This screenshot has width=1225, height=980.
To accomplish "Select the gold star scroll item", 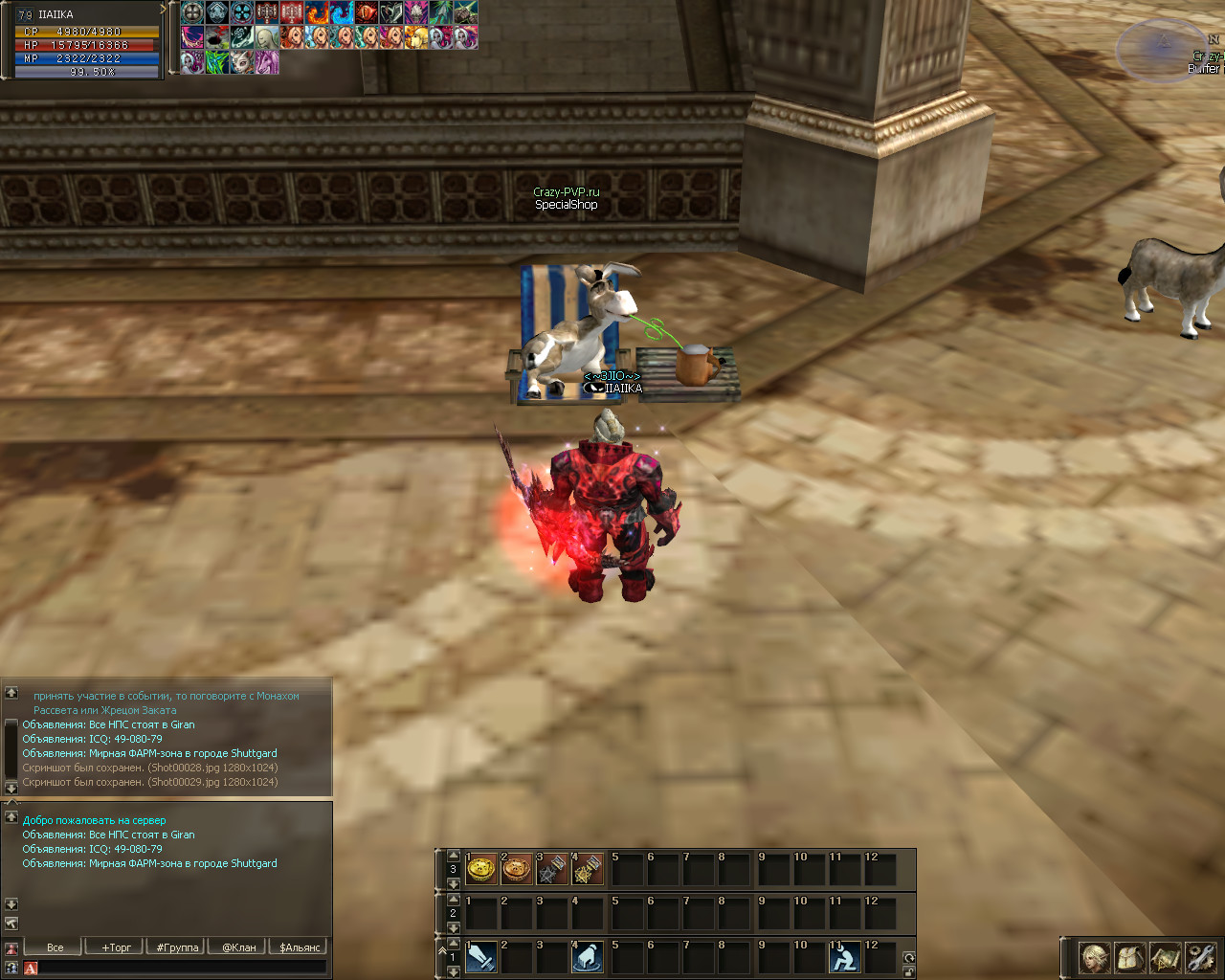I will coord(587,869).
